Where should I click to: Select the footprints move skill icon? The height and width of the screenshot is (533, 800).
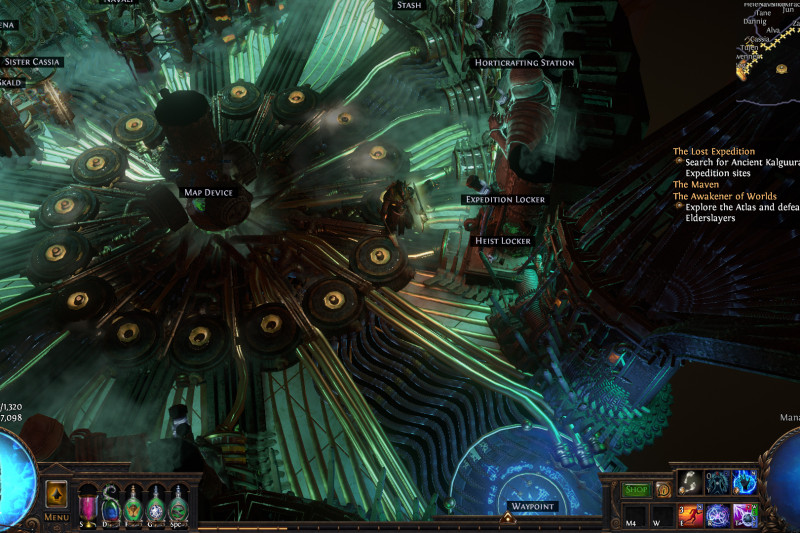(x=690, y=482)
